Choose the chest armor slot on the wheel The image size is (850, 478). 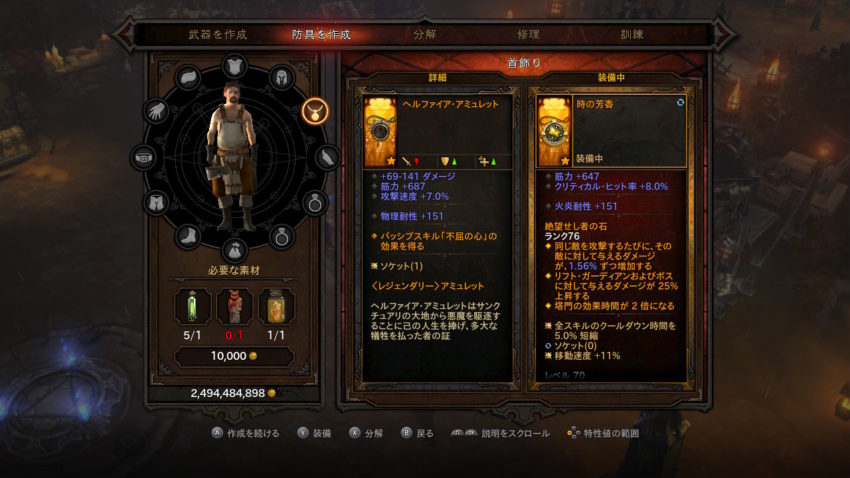(234, 66)
